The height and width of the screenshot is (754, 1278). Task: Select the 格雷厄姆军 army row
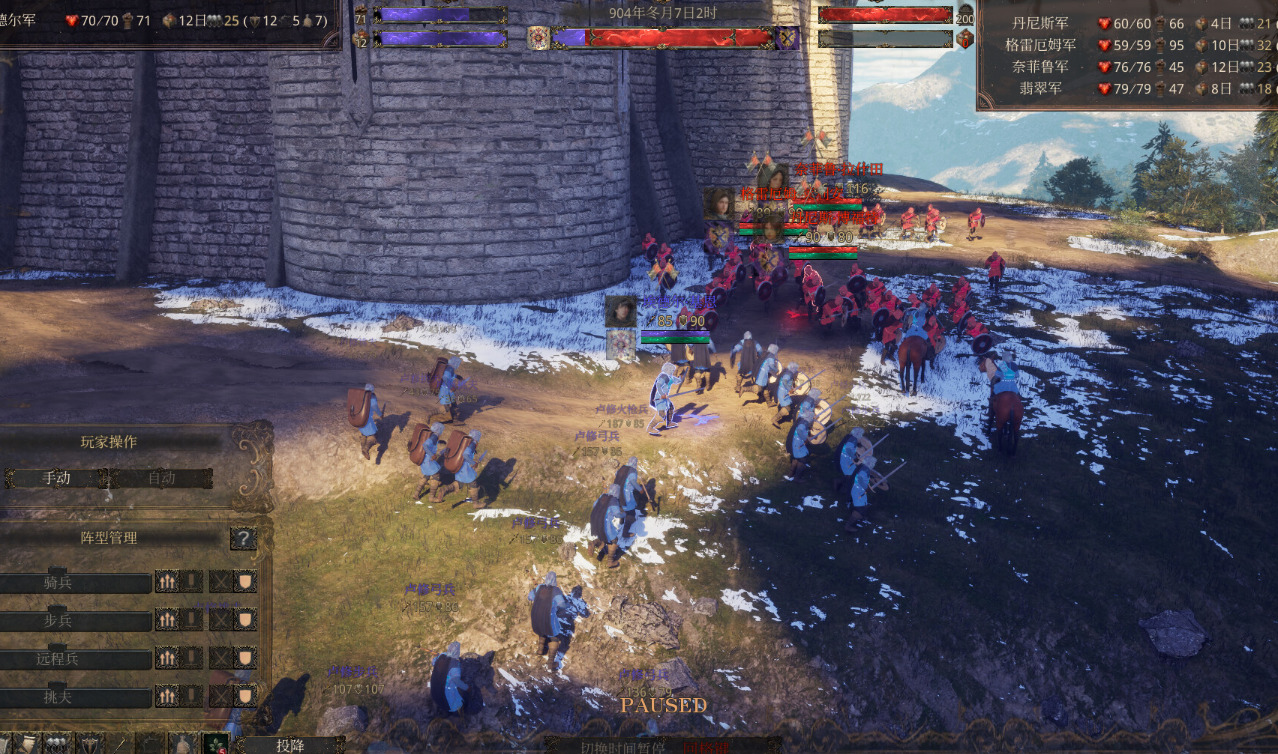click(1040, 45)
